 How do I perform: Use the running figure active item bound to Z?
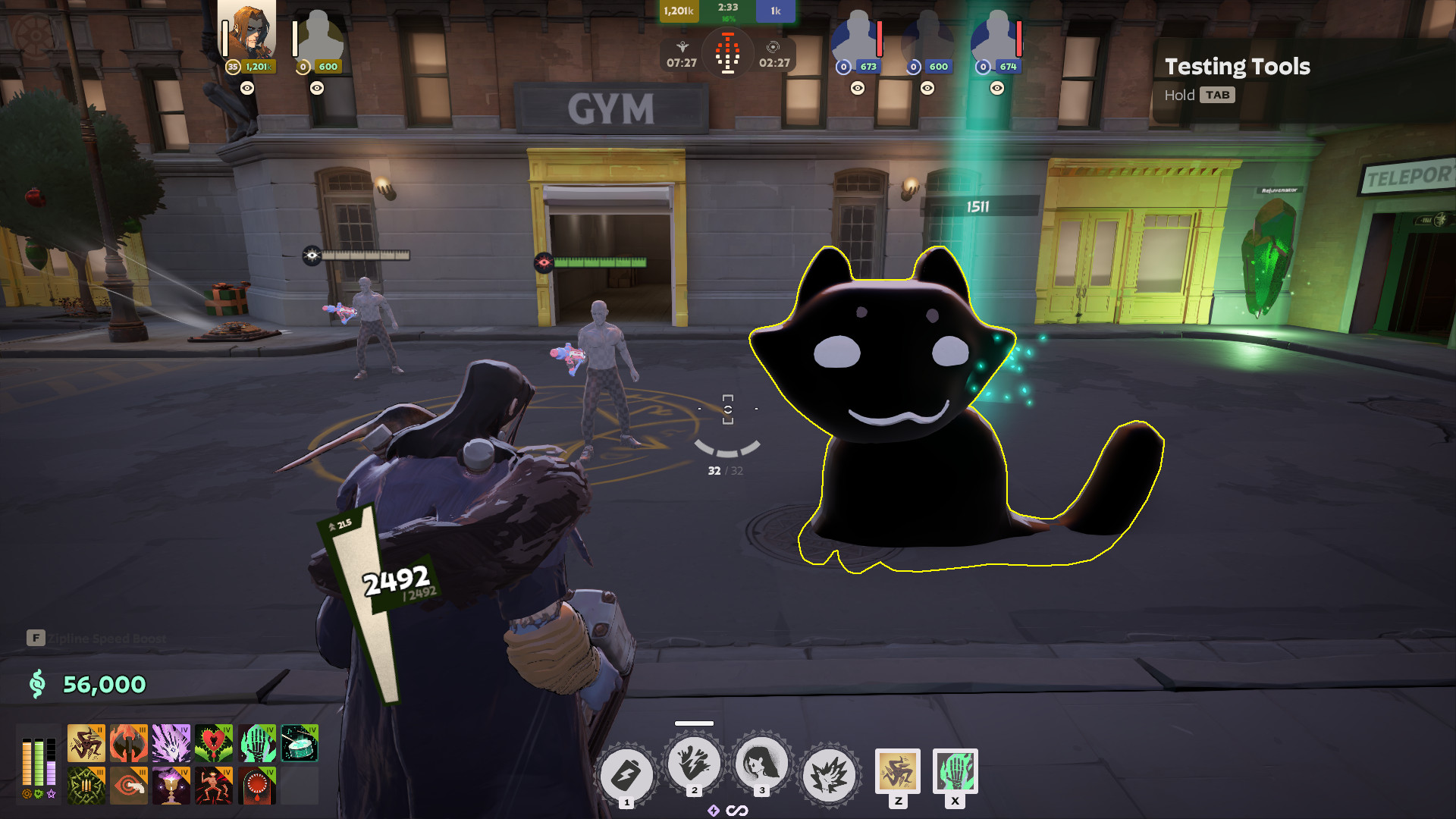pos(898,771)
